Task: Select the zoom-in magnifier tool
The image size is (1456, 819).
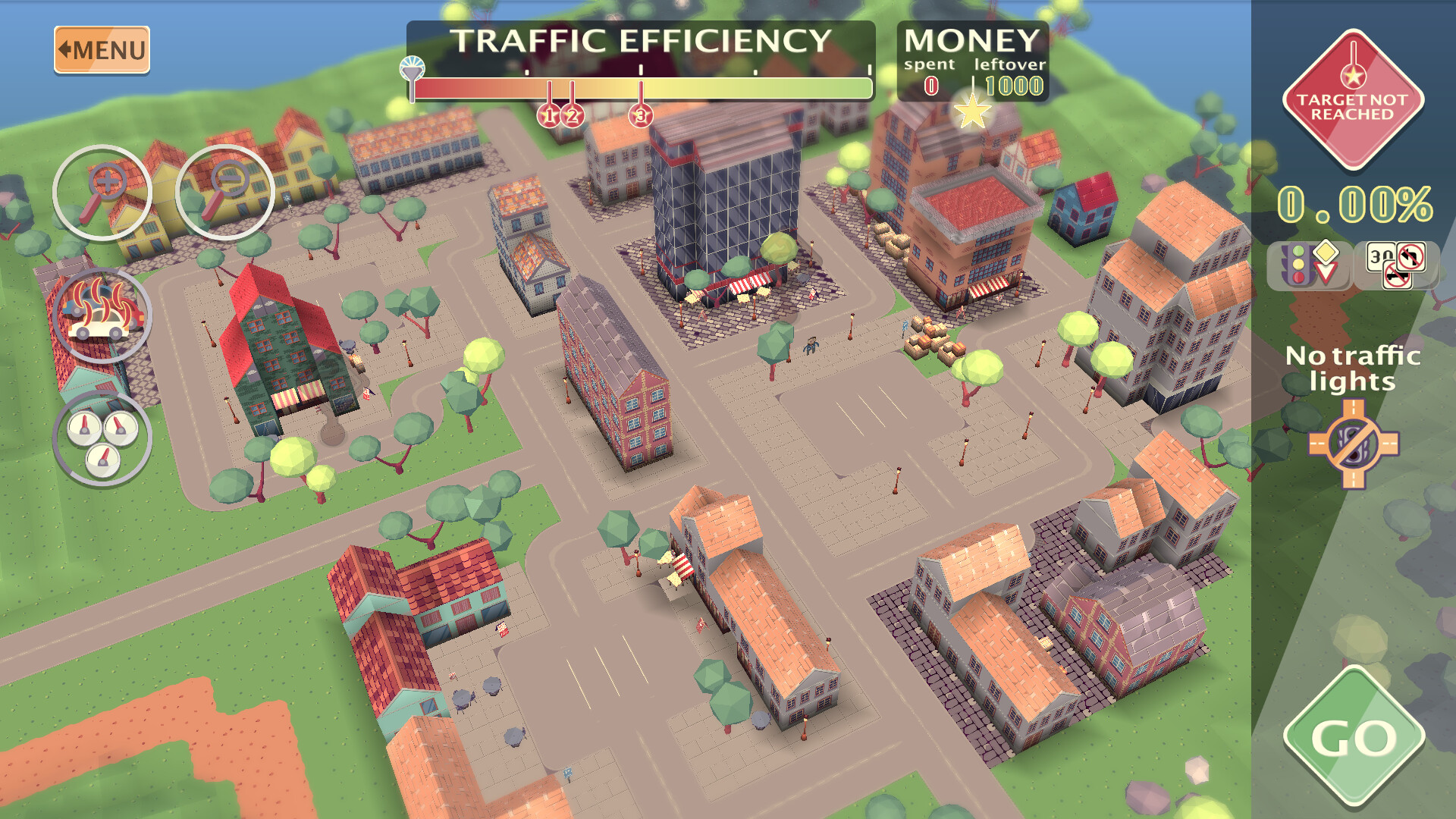Action: pyautogui.click(x=102, y=193)
